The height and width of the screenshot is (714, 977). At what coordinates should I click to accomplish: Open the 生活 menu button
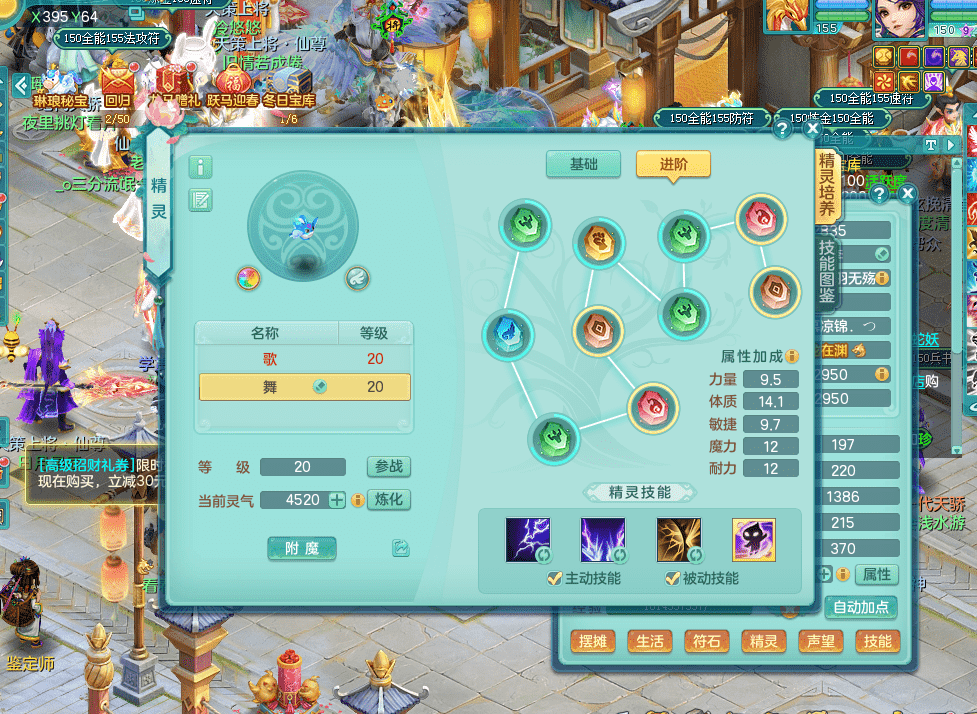pos(649,642)
